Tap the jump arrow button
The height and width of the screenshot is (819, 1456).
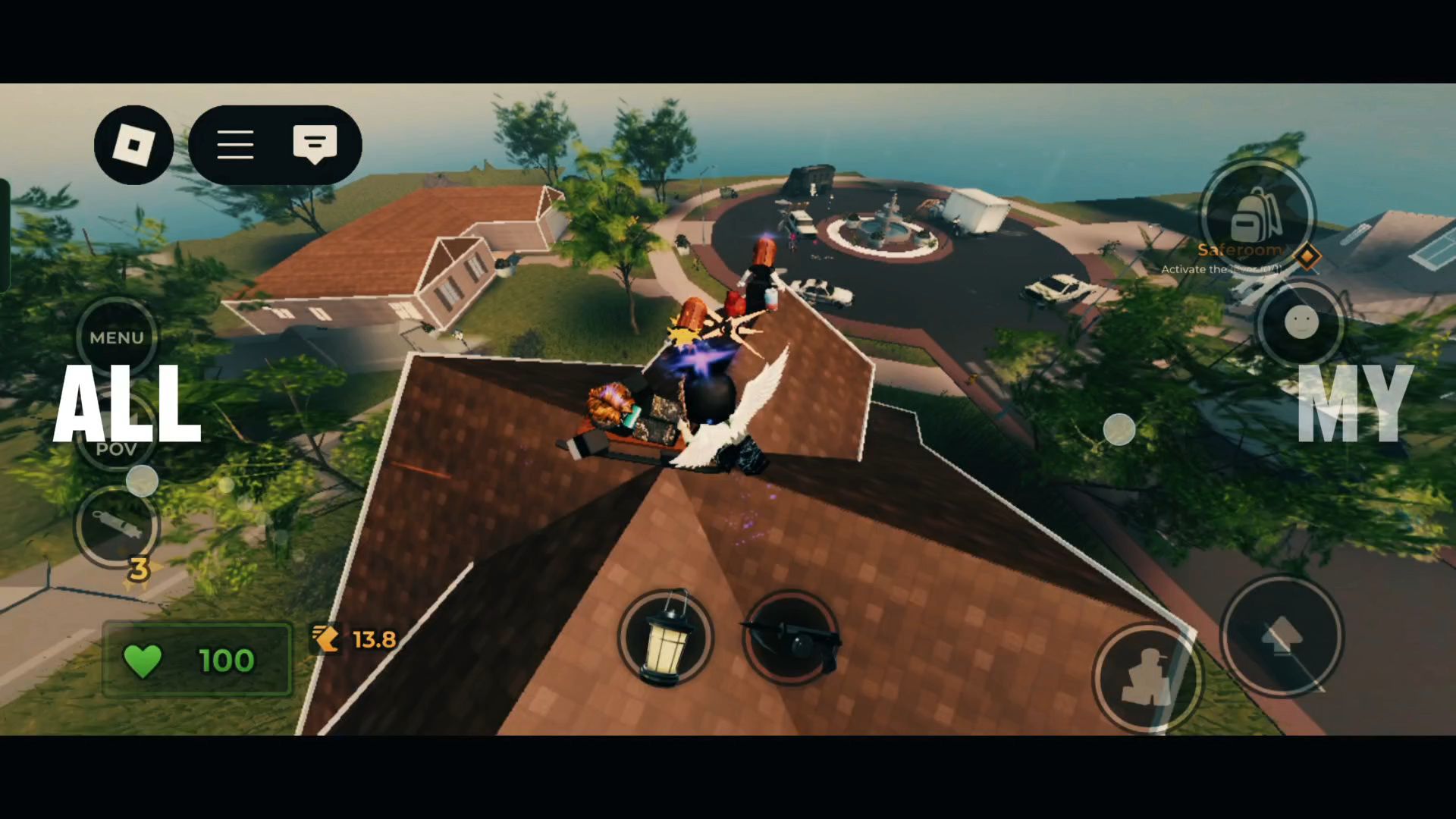tap(1282, 635)
